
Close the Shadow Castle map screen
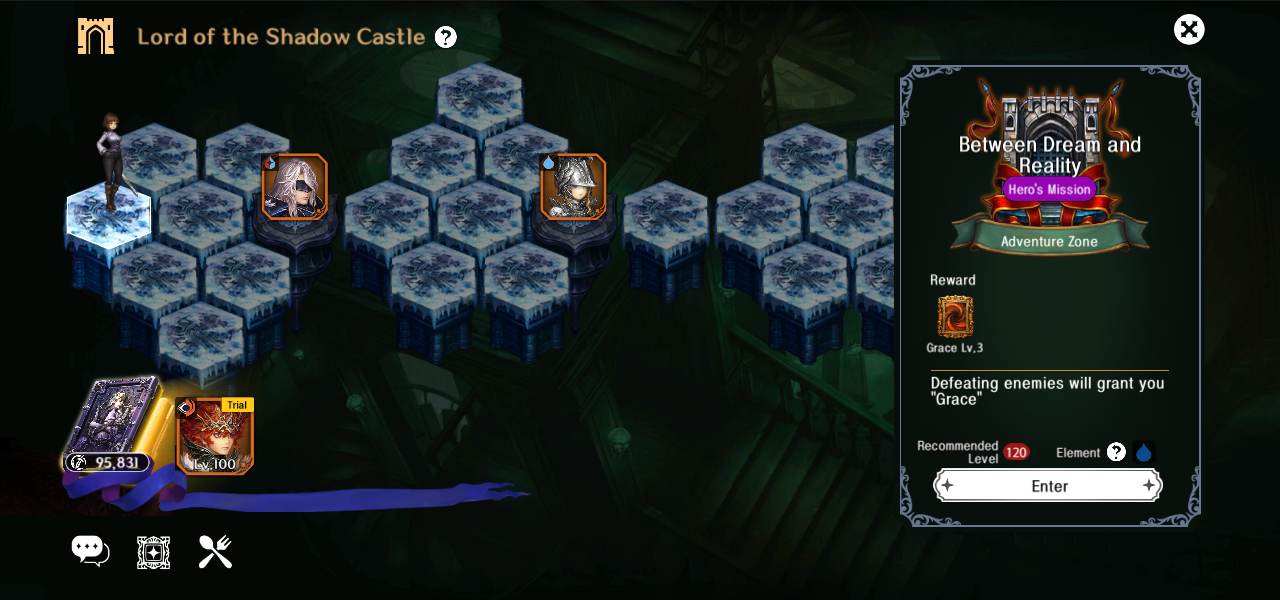1189,30
